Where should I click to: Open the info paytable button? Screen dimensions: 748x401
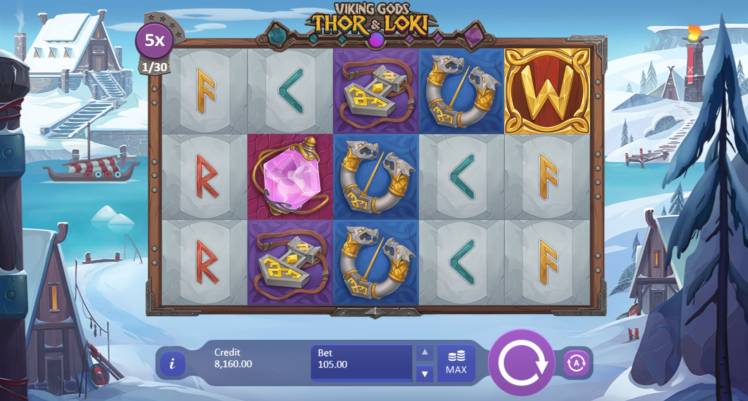point(171,362)
